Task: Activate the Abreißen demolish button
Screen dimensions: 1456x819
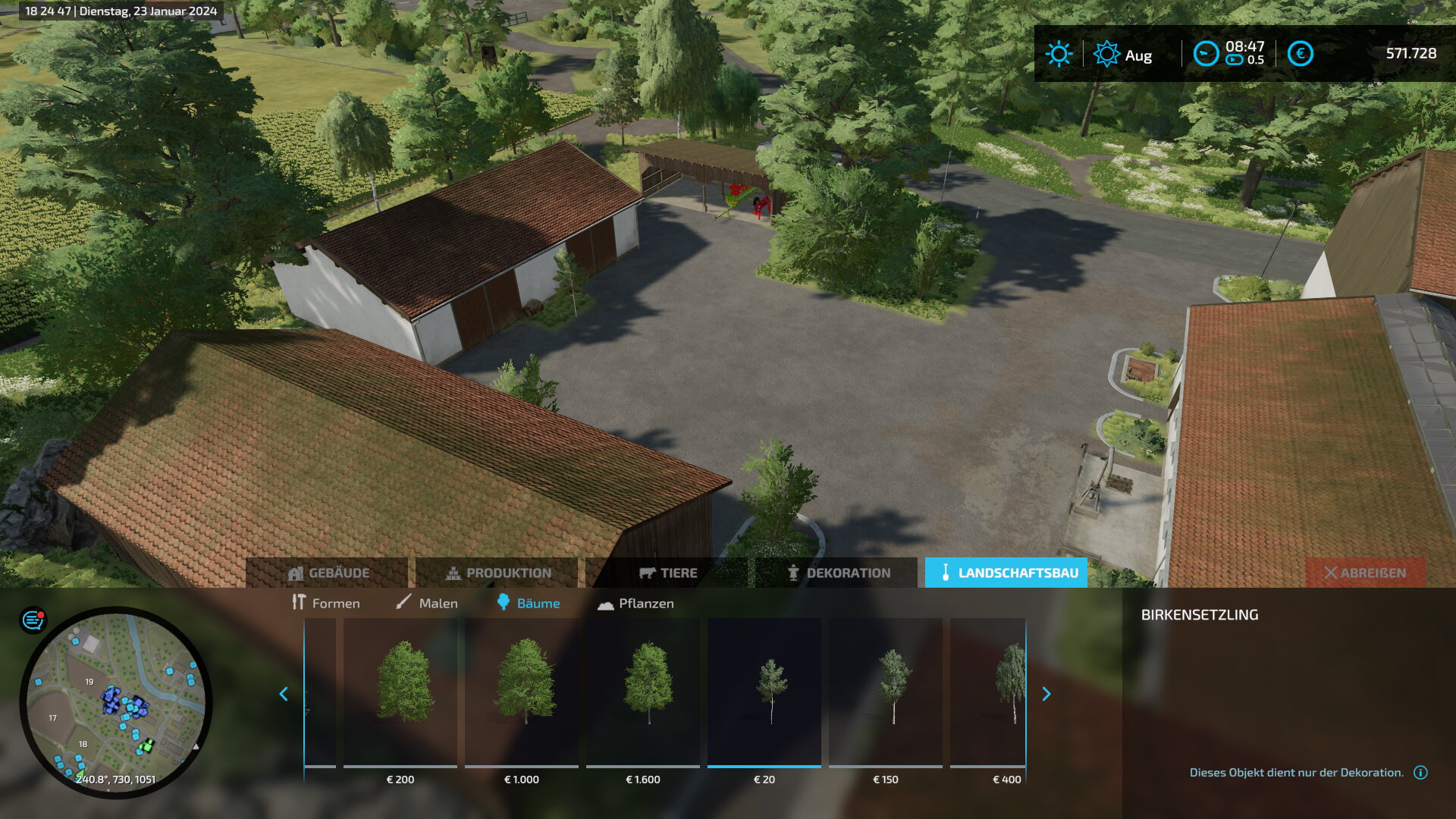Action: [x=1365, y=573]
